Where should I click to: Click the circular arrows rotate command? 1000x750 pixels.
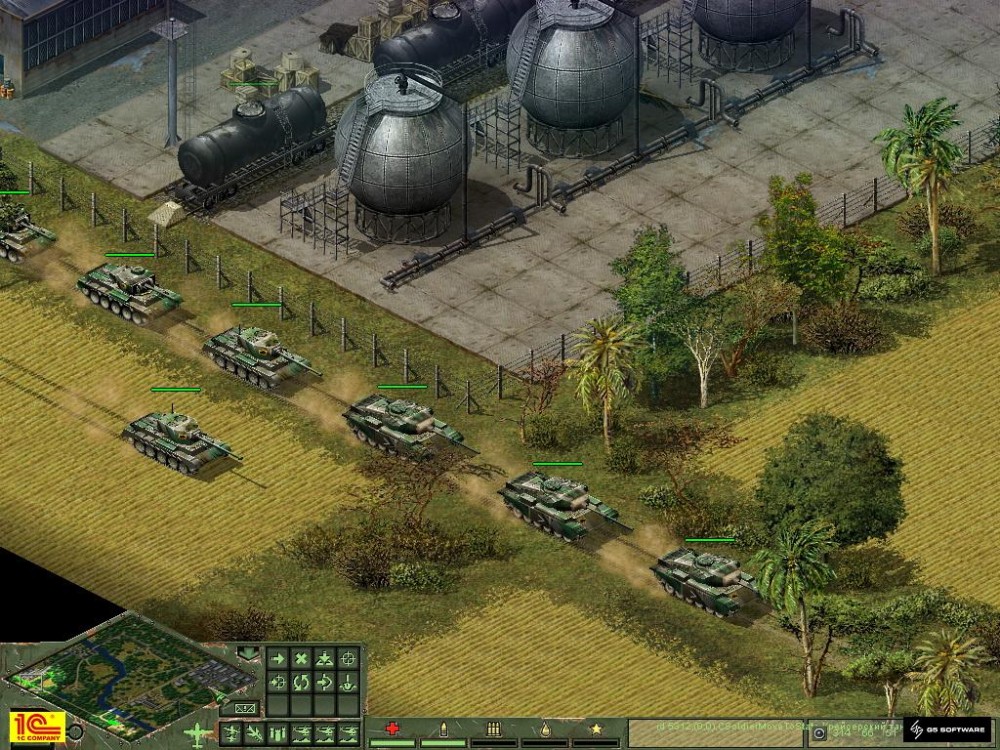tap(301, 682)
